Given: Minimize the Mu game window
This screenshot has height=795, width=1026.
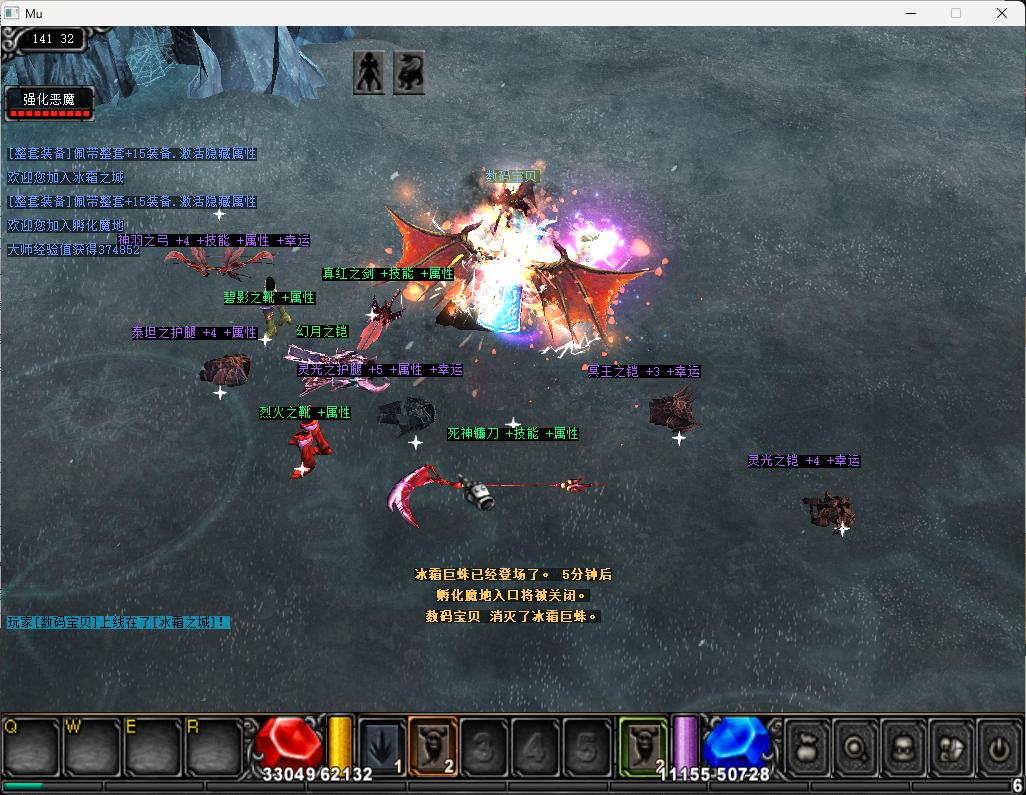Looking at the screenshot, I should (x=911, y=13).
